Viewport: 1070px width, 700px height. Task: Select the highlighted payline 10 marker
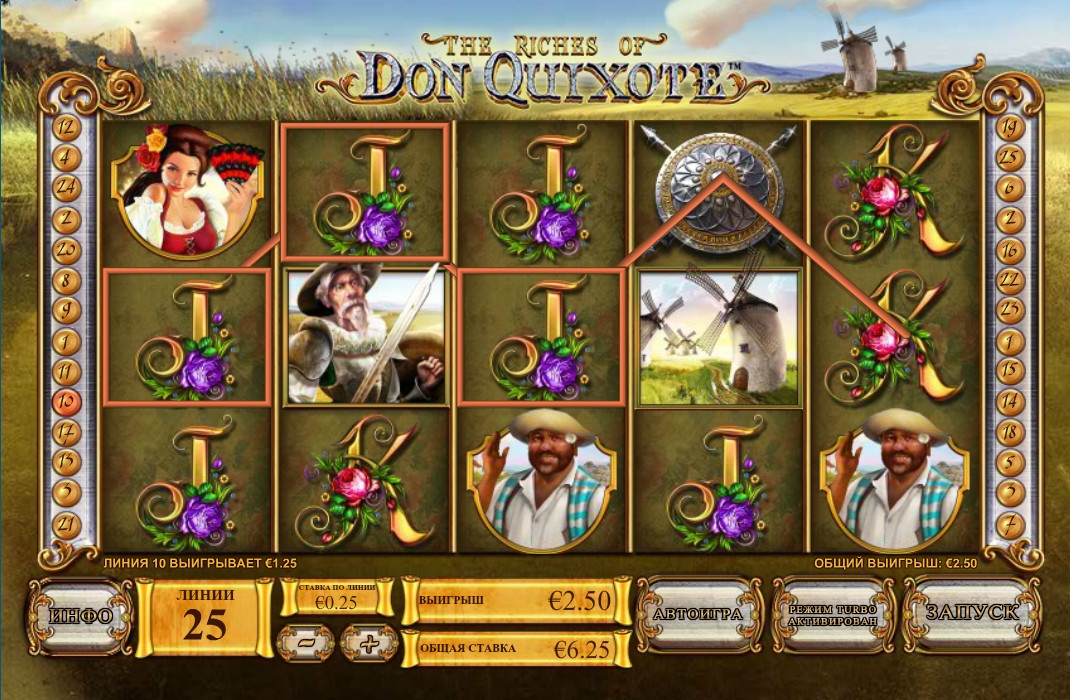[68, 402]
